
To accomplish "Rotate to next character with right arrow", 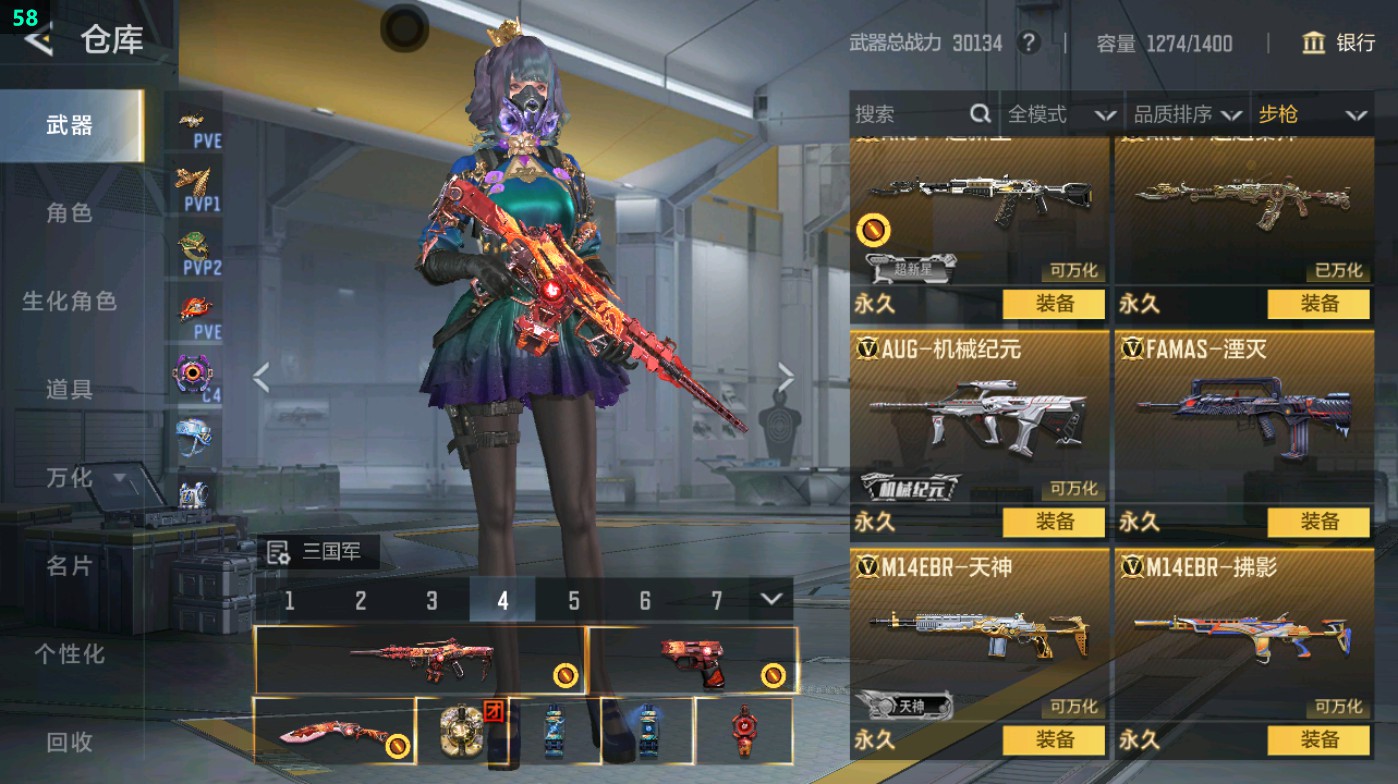I will click(785, 378).
